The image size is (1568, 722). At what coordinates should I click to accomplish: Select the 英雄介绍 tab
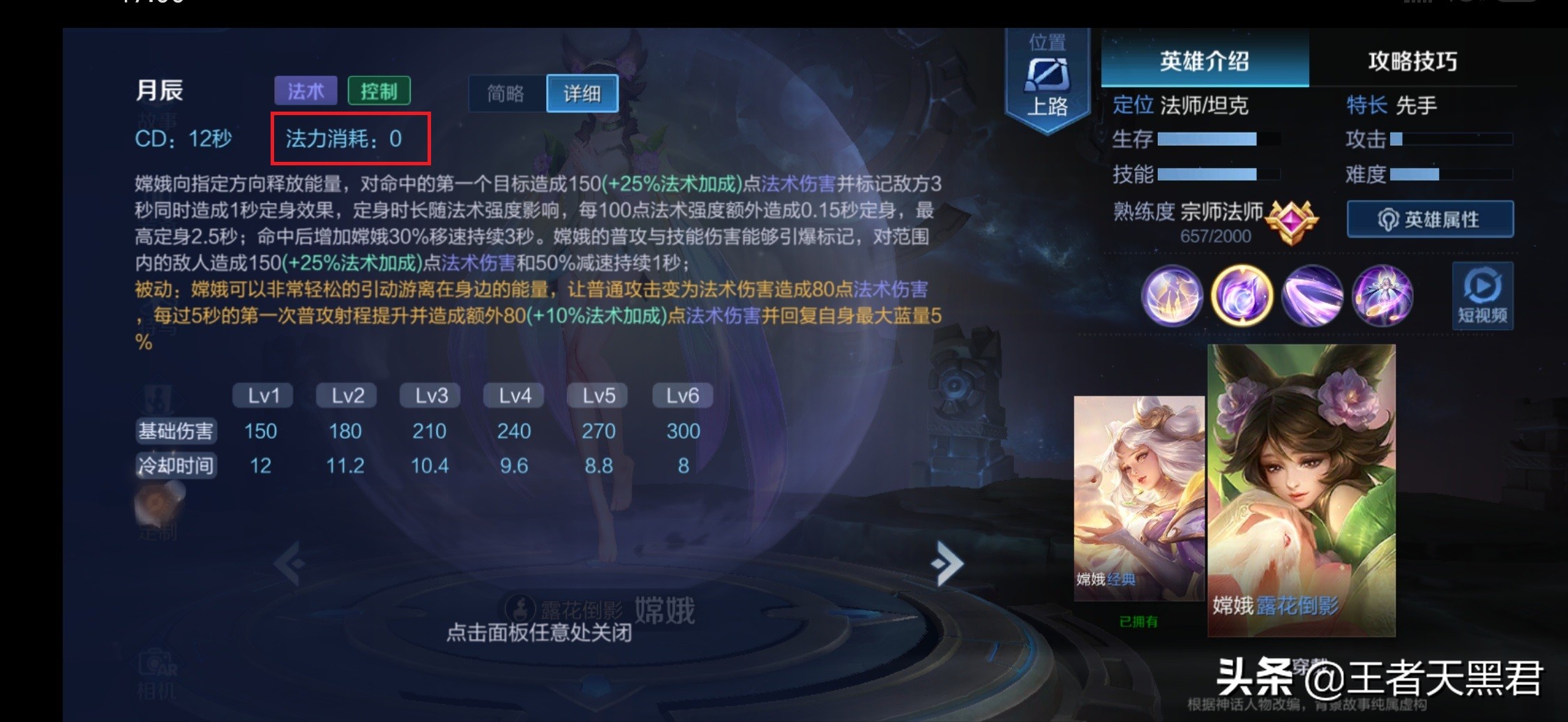[1204, 61]
